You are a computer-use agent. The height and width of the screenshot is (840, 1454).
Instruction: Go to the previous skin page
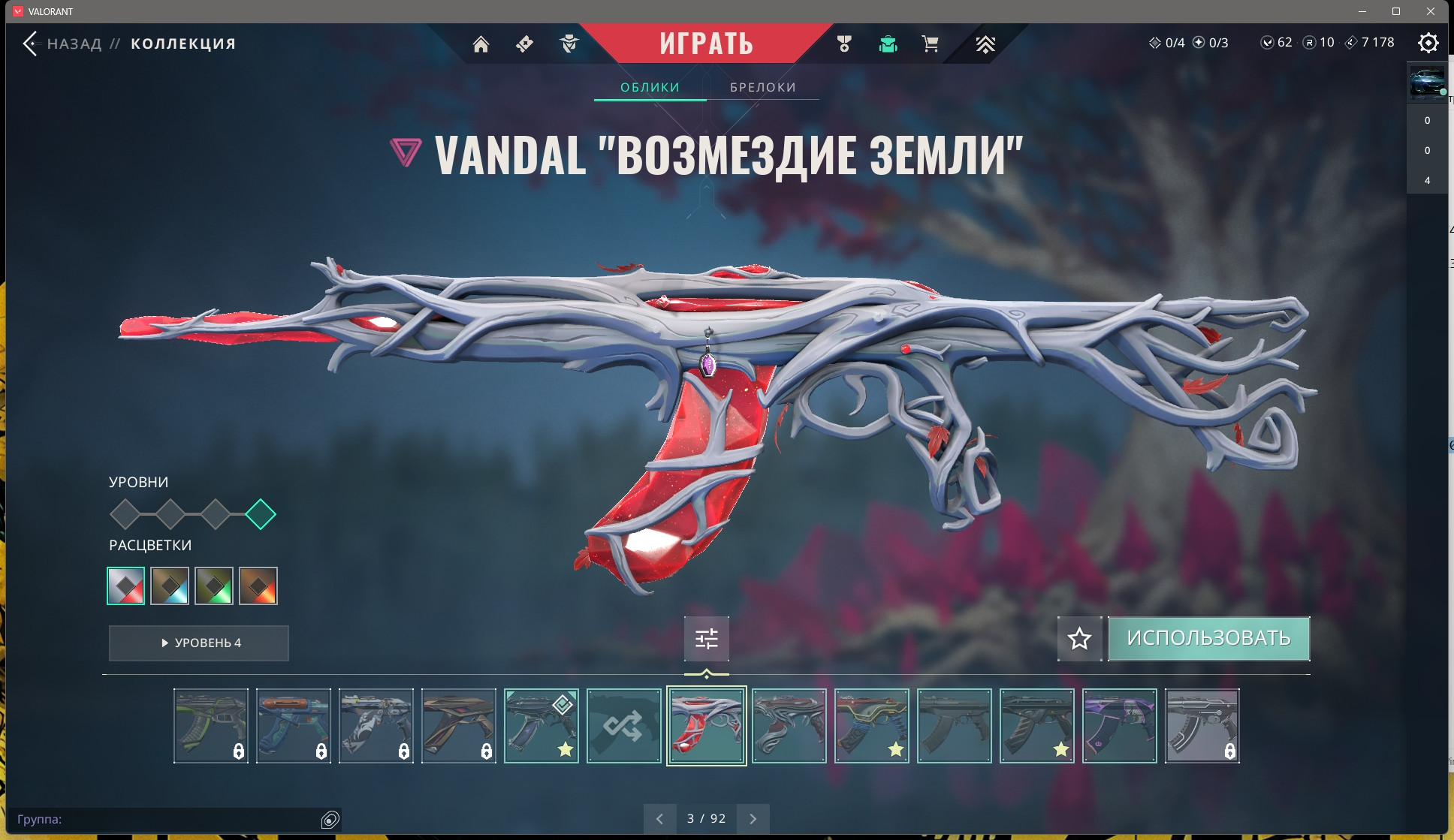[659, 819]
